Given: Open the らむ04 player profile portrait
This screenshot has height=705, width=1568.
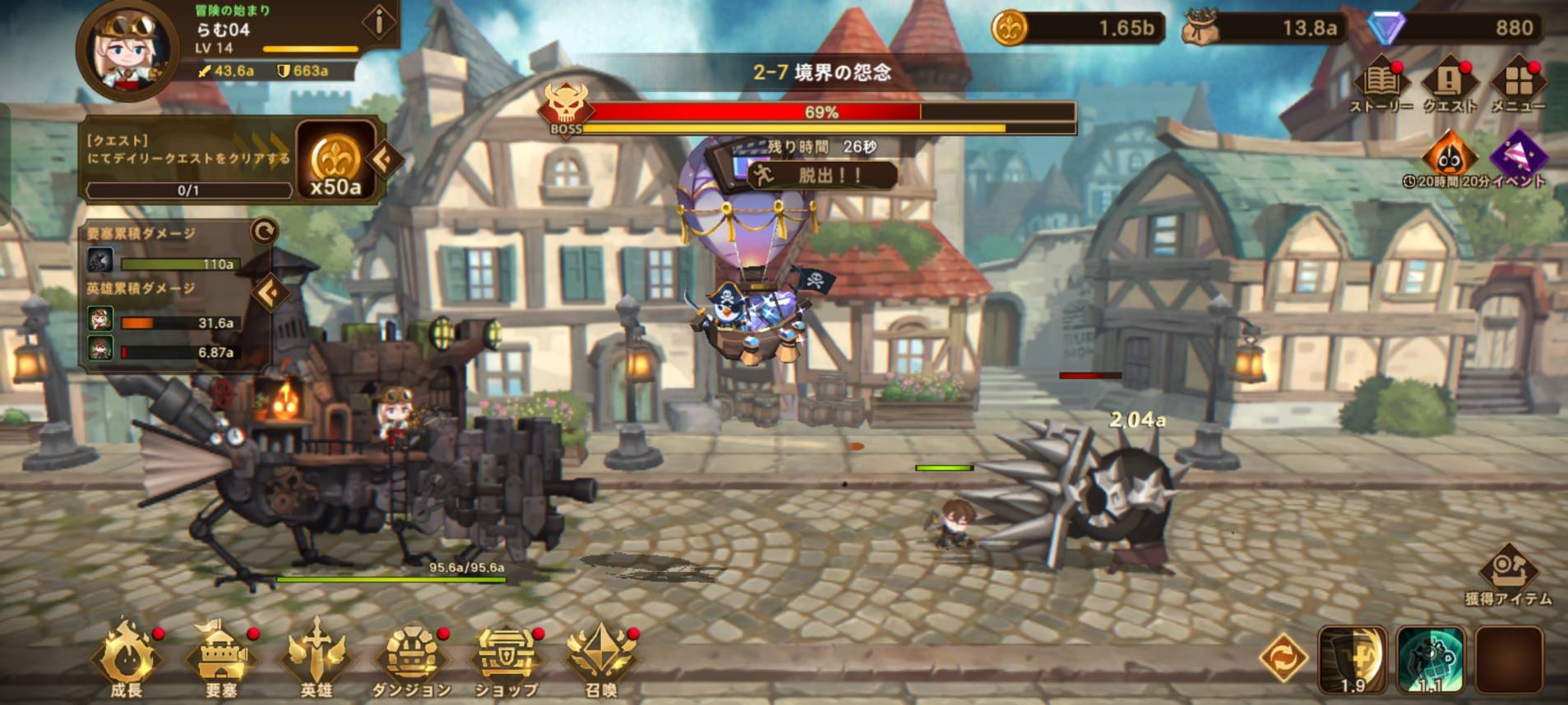Looking at the screenshot, I should pyautogui.click(x=128, y=48).
